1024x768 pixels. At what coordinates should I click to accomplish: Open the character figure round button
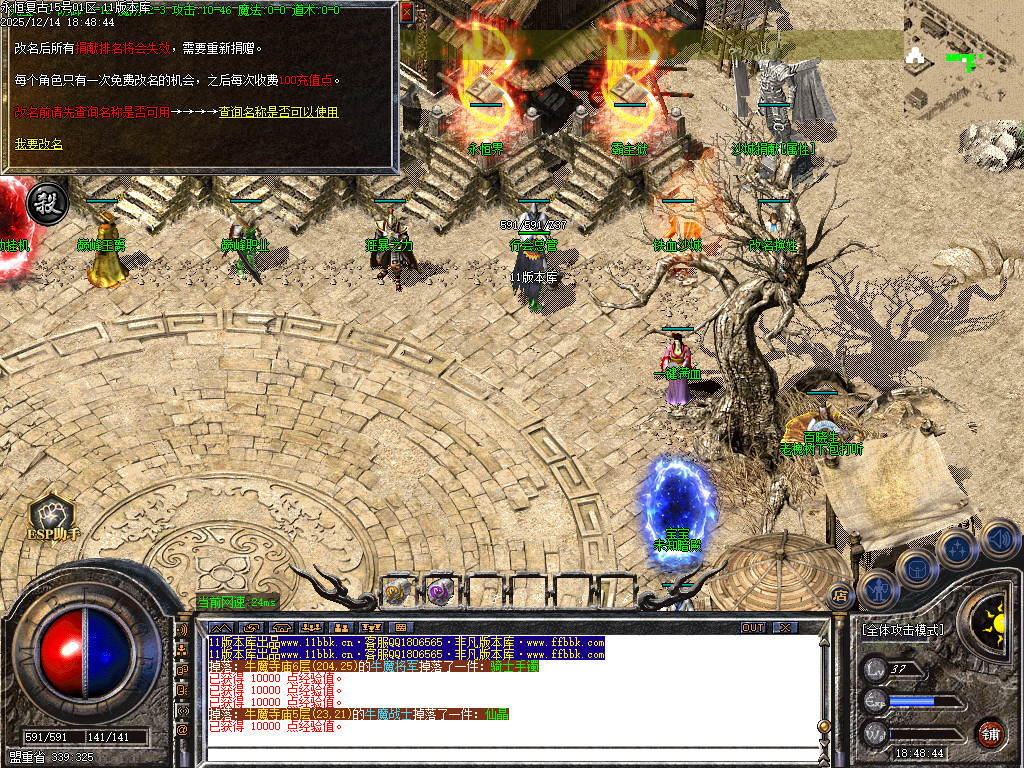(879, 589)
